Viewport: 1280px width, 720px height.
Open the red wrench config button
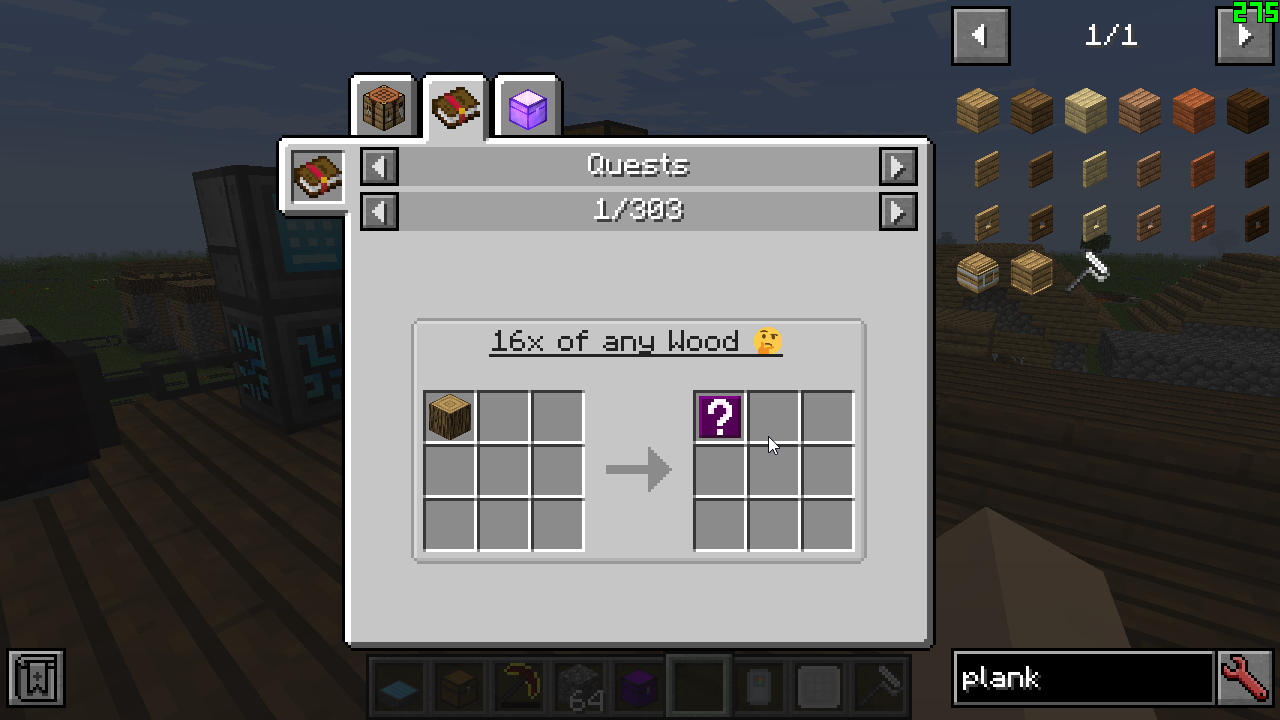point(1245,679)
